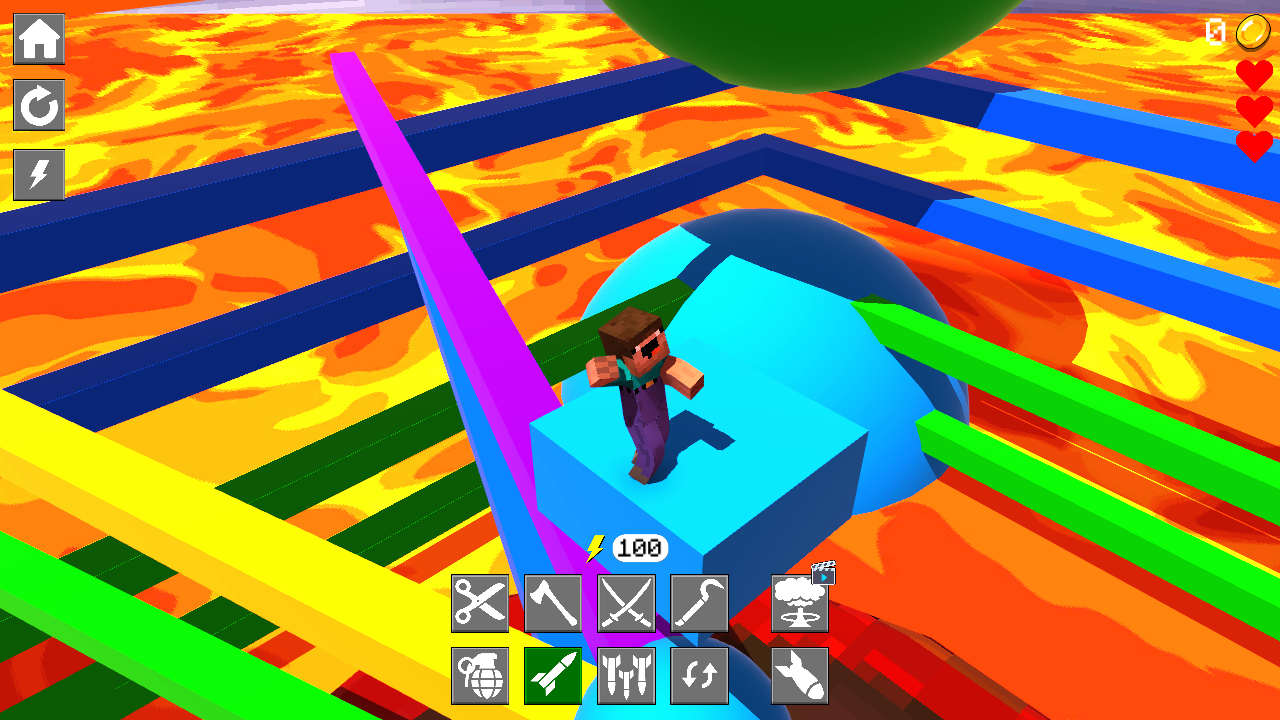Select the crowbar tool
Viewport: 1280px width, 720px height.
700,602
